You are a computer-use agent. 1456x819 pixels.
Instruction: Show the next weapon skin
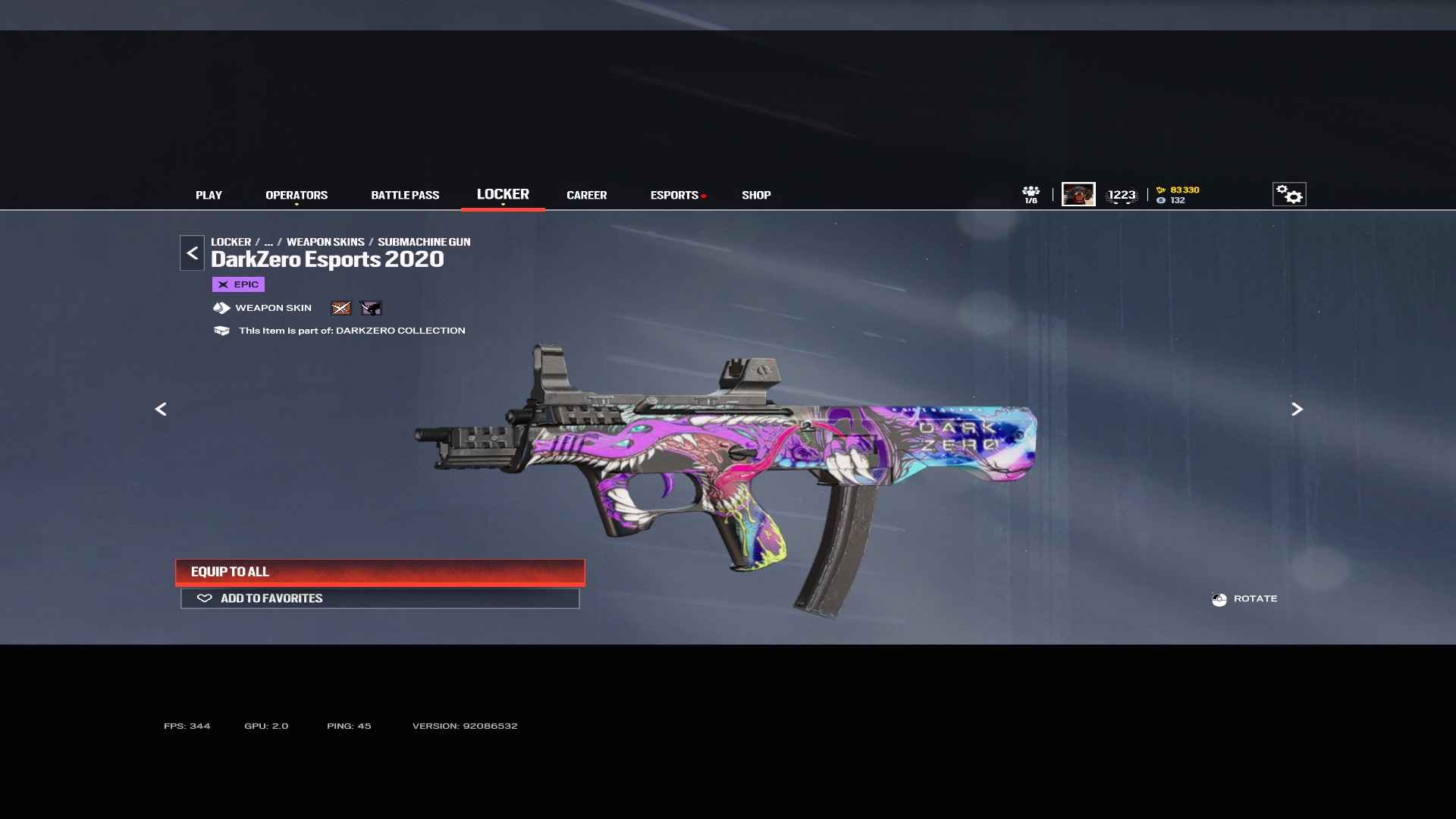(1297, 409)
